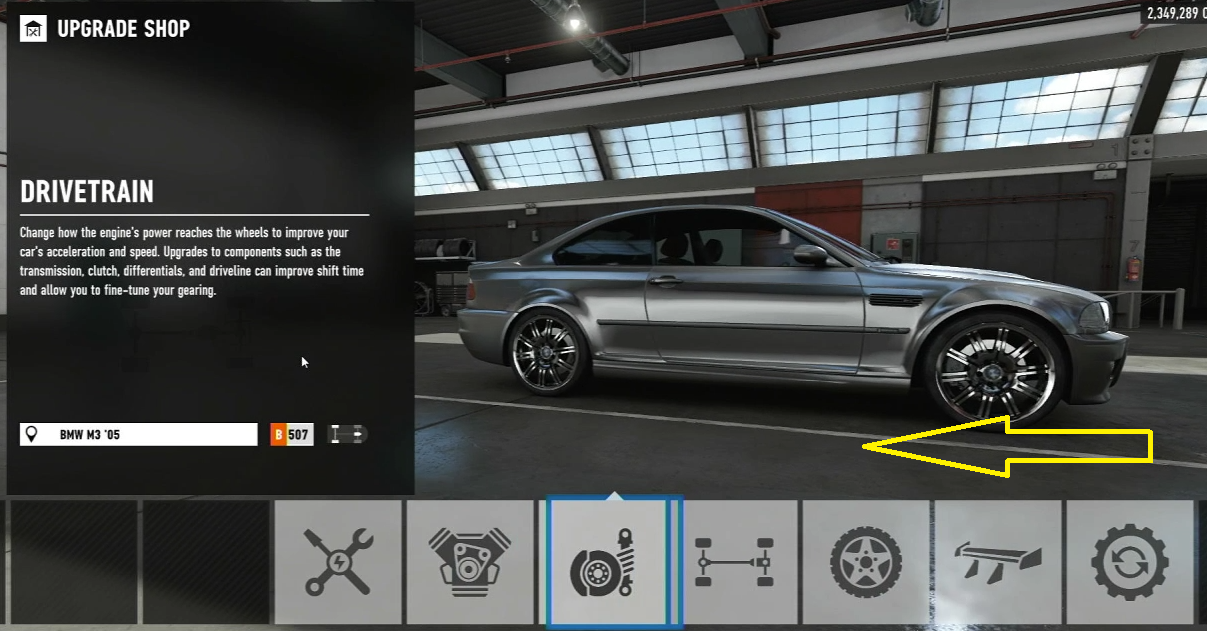
Task: Open the rear wing aero upgrades
Action: click(x=998, y=562)
